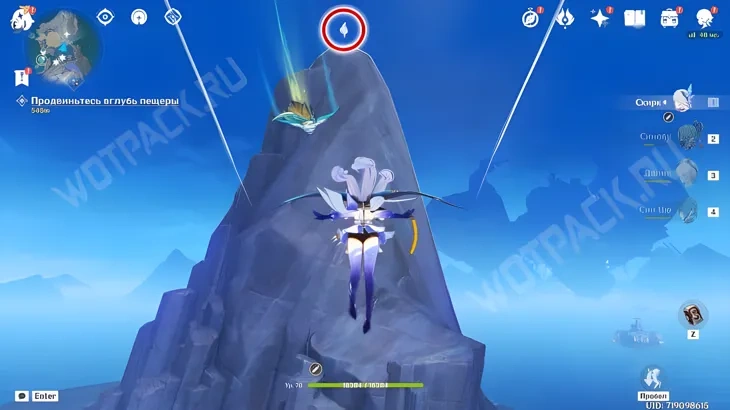Open the minimap

tap(62, 46)
